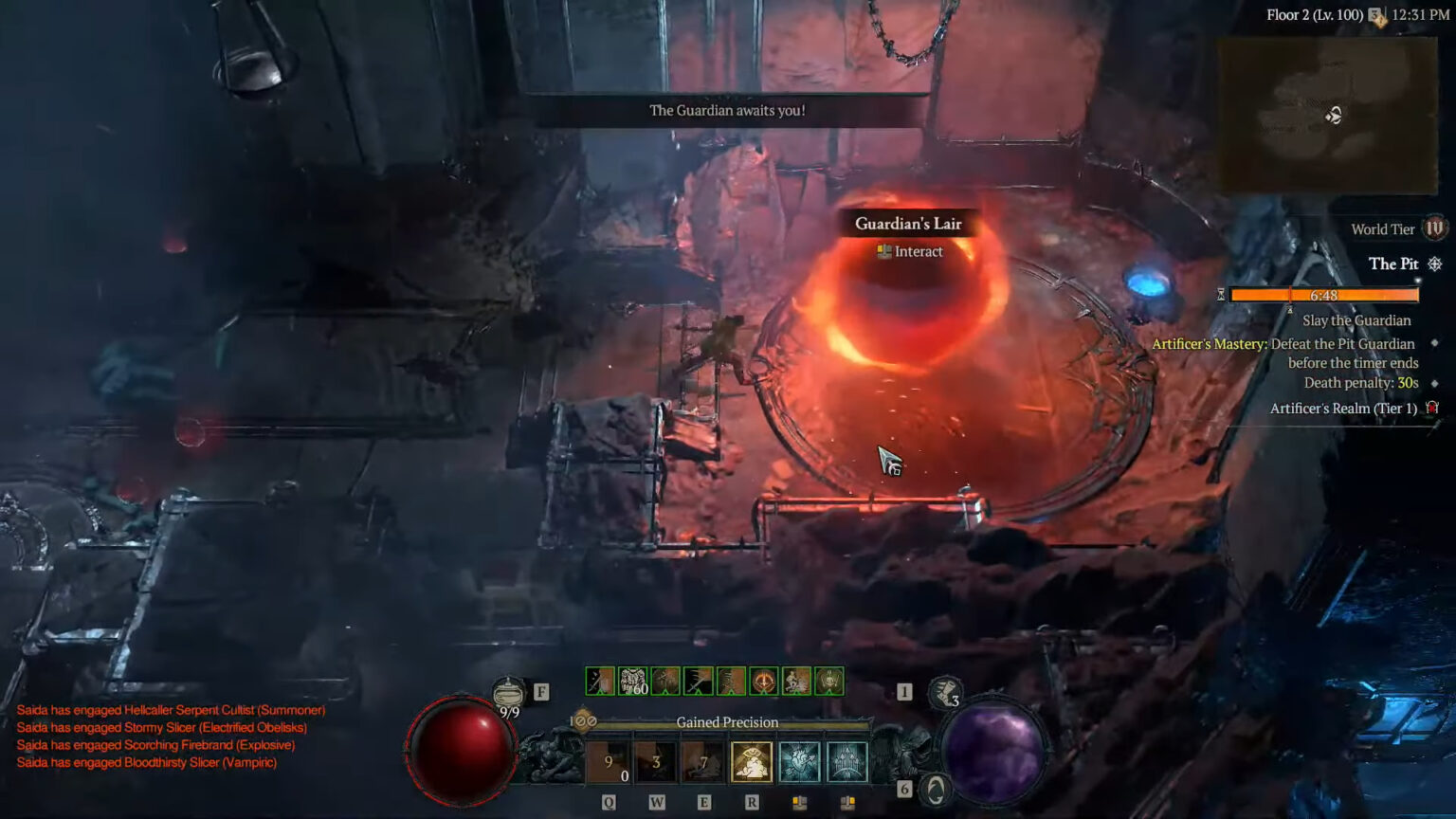The image size is (1456, 819).
Task: Click the pierced-heart skill icon on the bar
Action: click(799, 762)
